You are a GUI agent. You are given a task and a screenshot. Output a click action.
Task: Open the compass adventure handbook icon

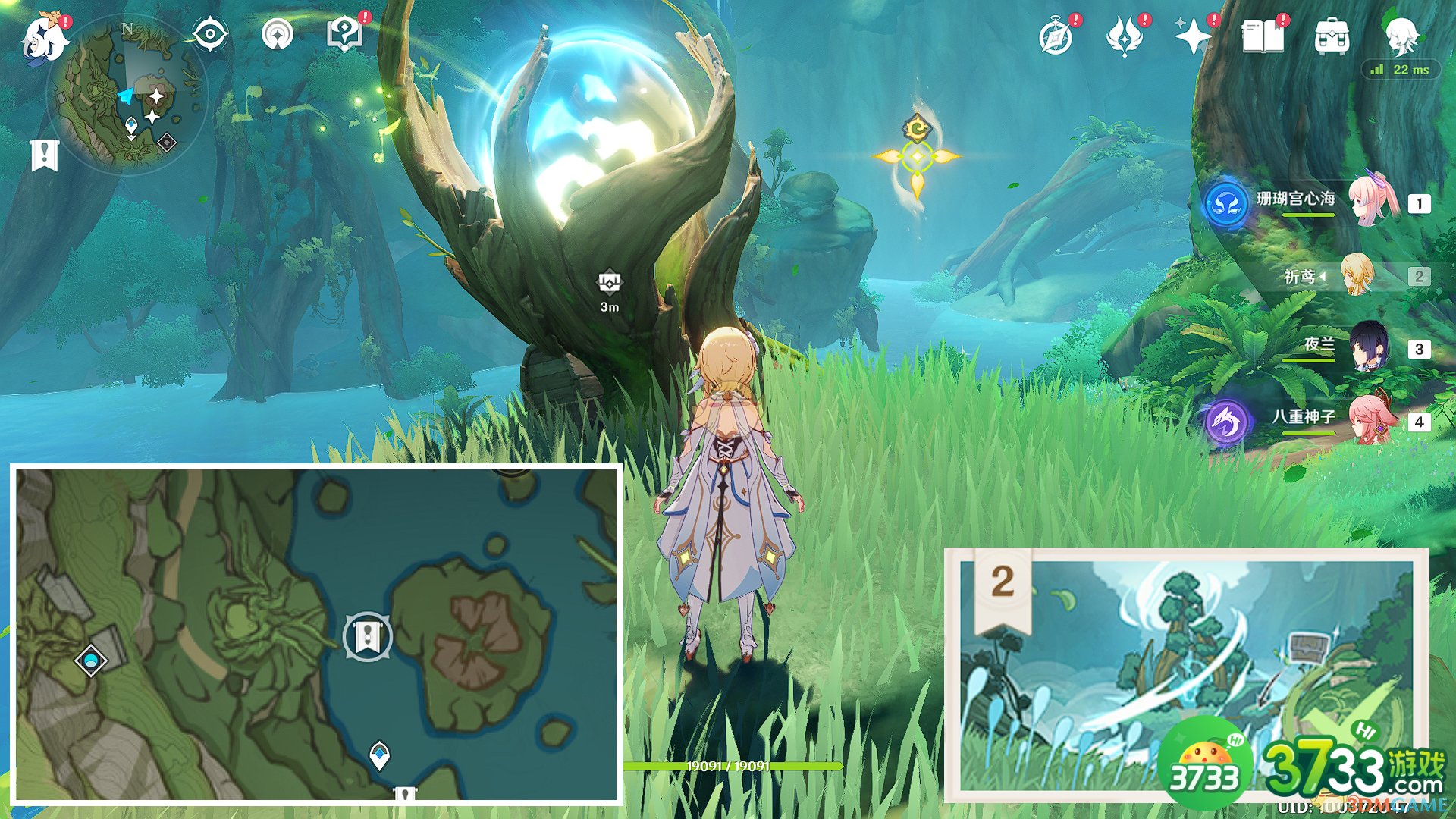[1056, 36]
